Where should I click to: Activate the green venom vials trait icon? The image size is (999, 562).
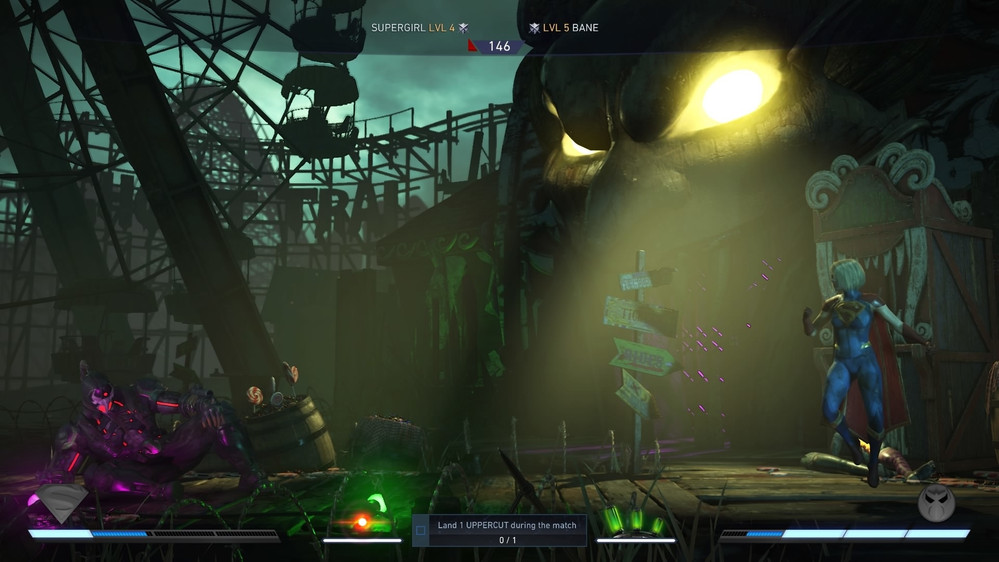634,521
